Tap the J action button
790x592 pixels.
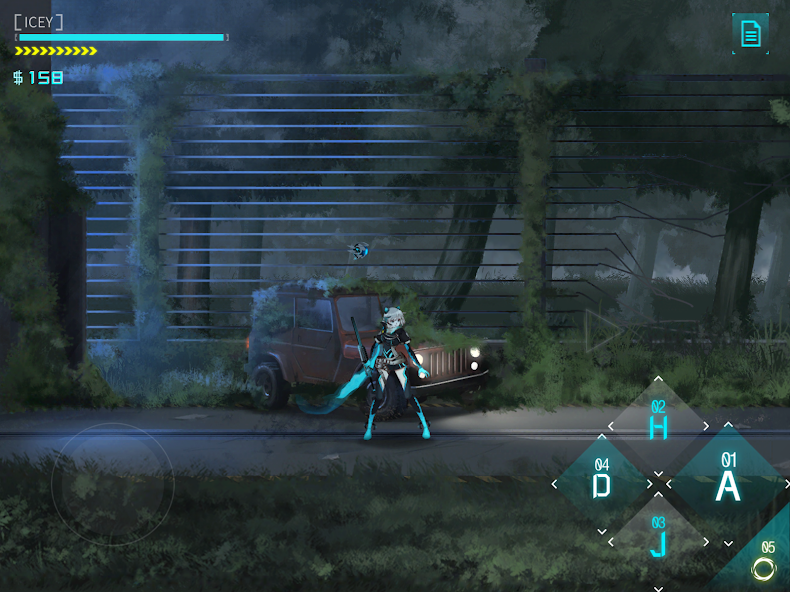point(658,542)
